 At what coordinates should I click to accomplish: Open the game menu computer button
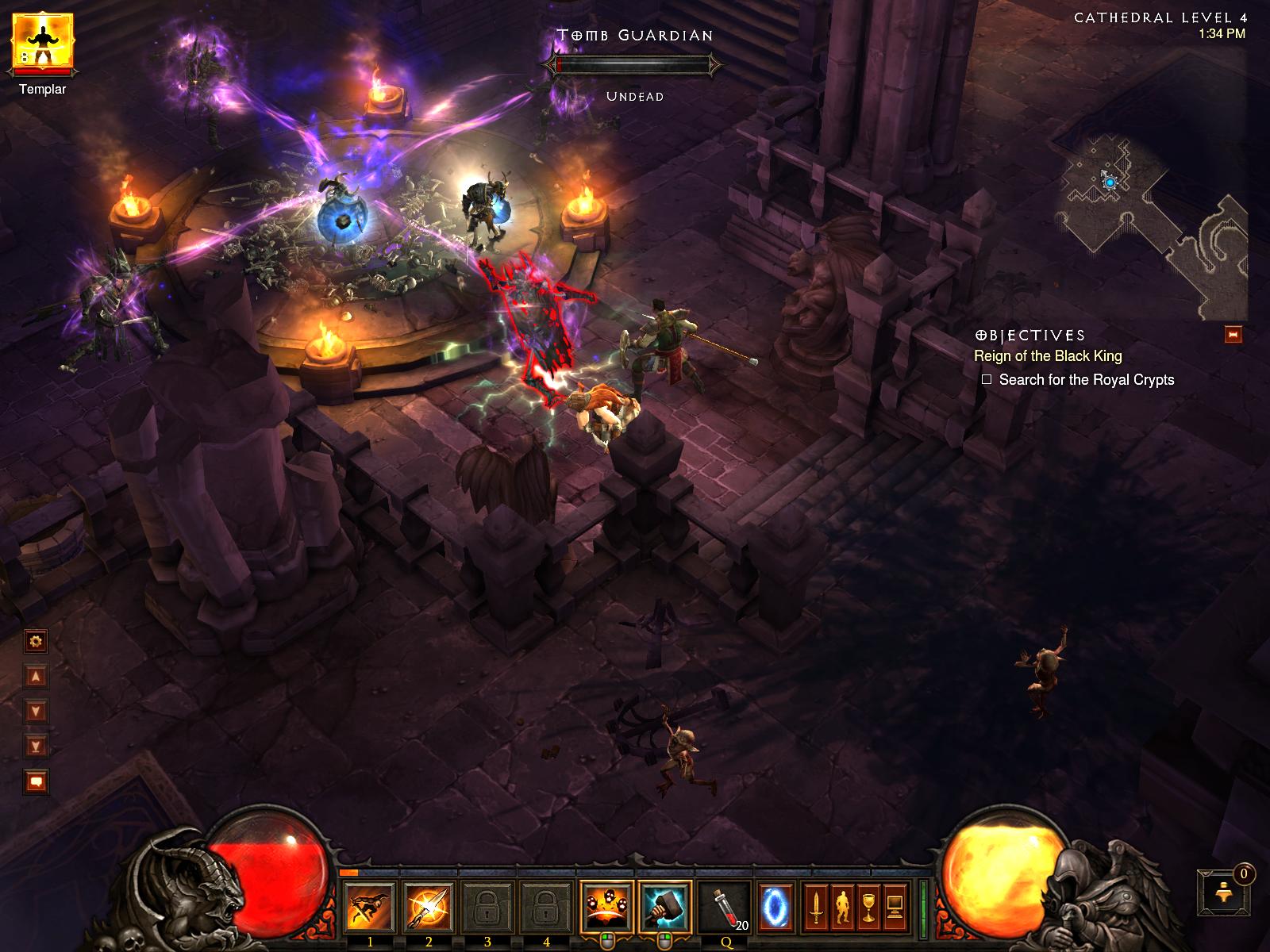click(x=895, y=908)
